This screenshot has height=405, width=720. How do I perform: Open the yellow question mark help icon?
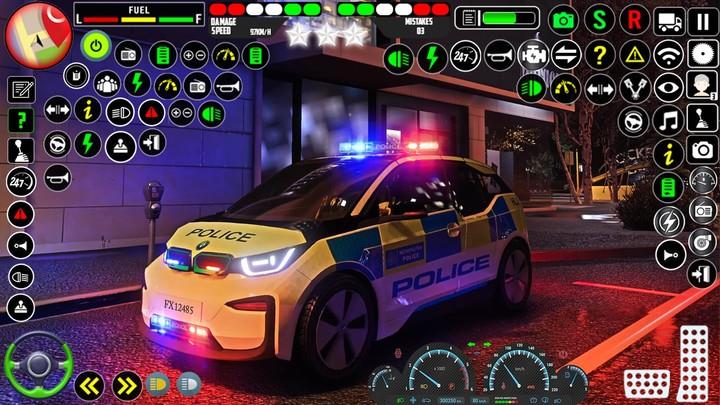[598, 53]
